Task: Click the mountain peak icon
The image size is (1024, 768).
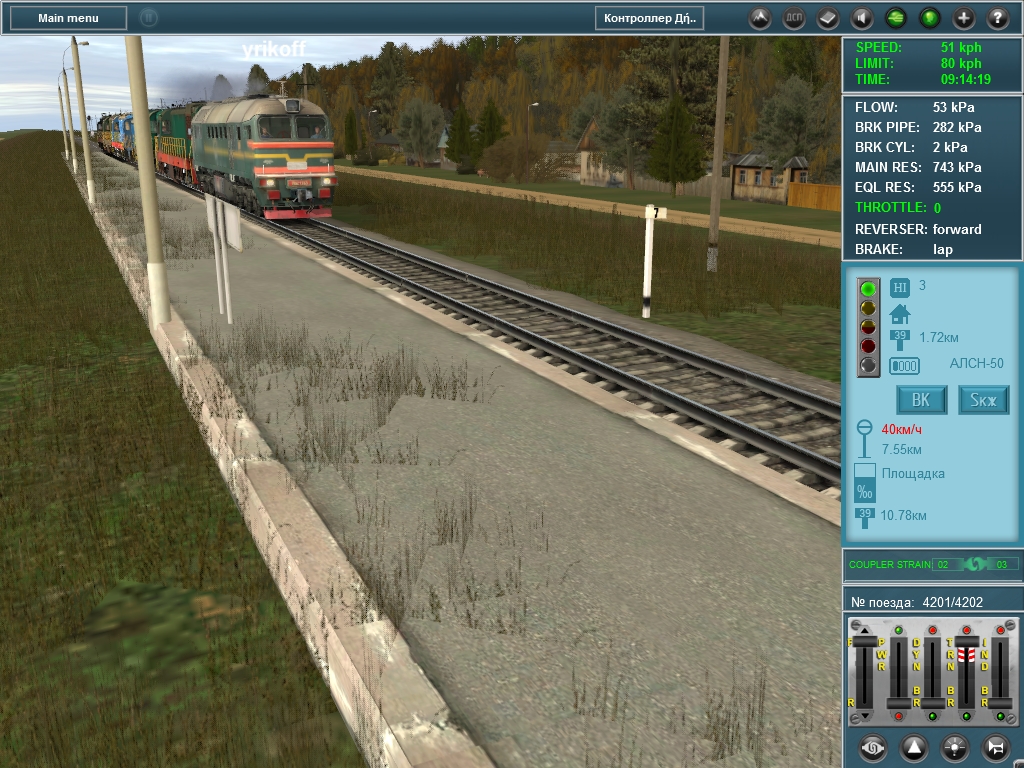Action: (x=760, y=18)
